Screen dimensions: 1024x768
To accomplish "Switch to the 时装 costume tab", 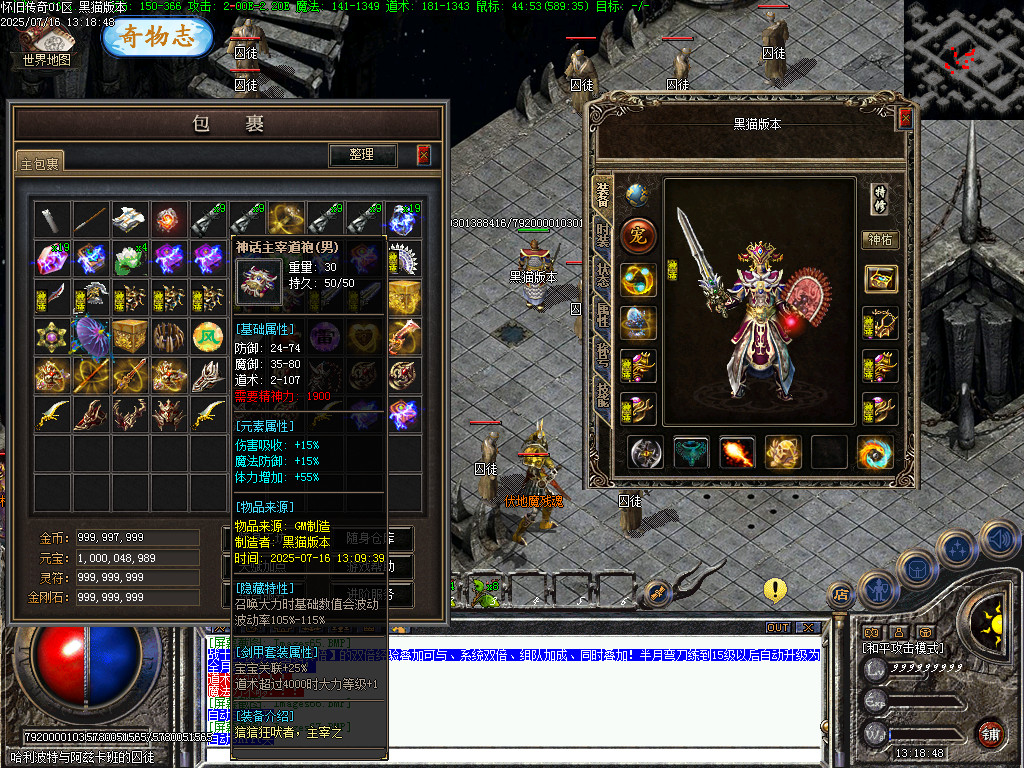I will point(602,237).
